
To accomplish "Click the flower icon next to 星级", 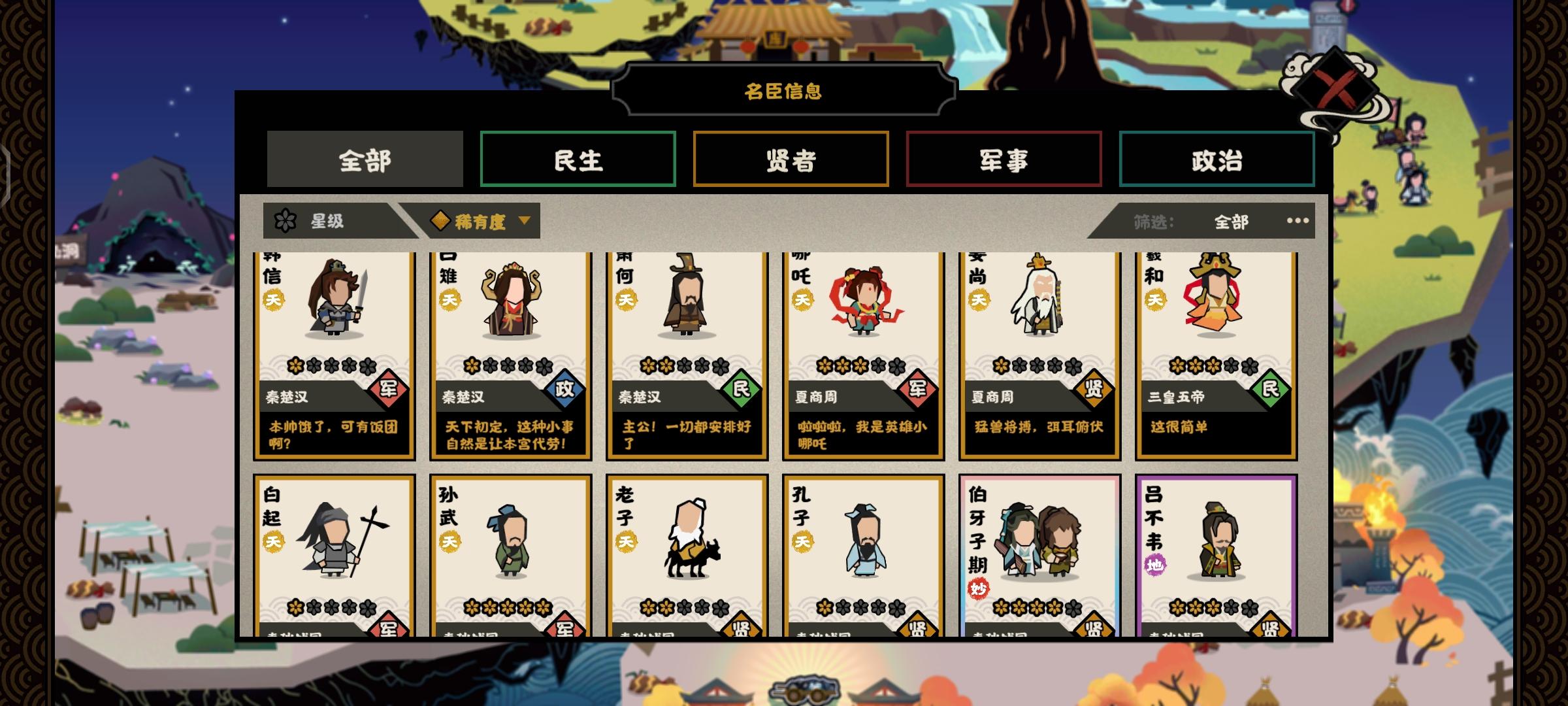I will click(286, 221).
